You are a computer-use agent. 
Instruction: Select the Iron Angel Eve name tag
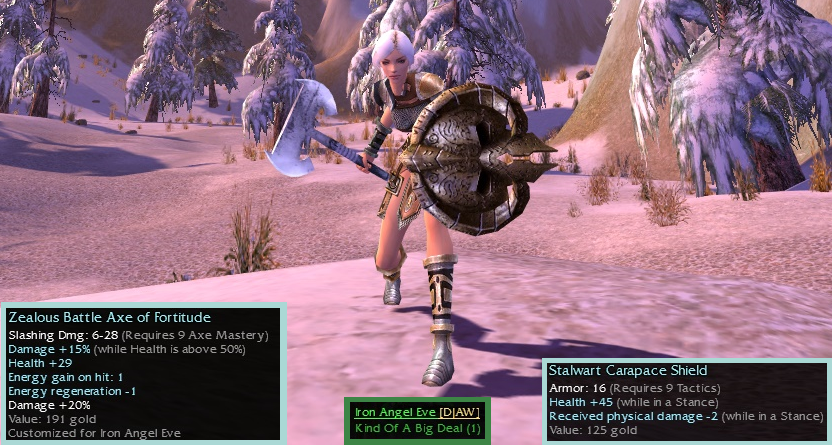pos(396,412)
